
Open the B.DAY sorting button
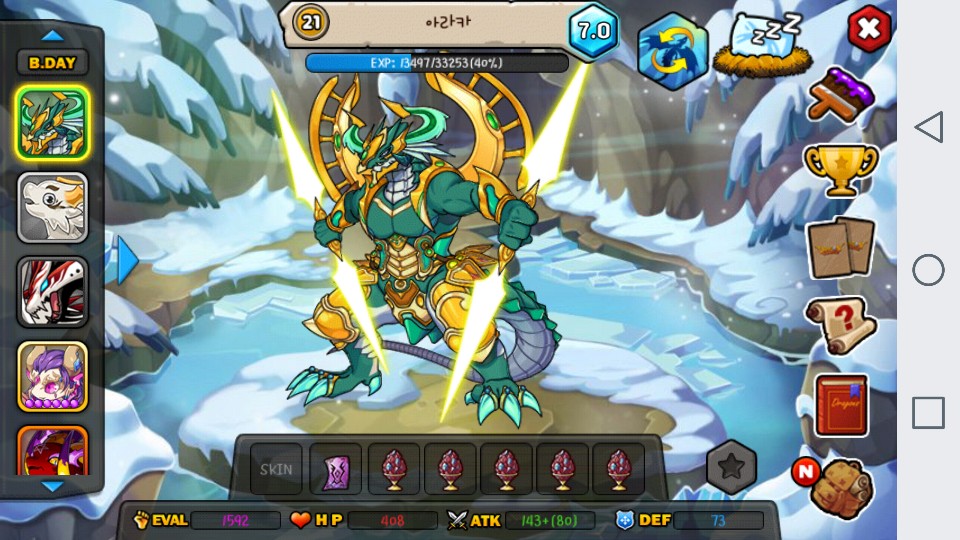52,62
